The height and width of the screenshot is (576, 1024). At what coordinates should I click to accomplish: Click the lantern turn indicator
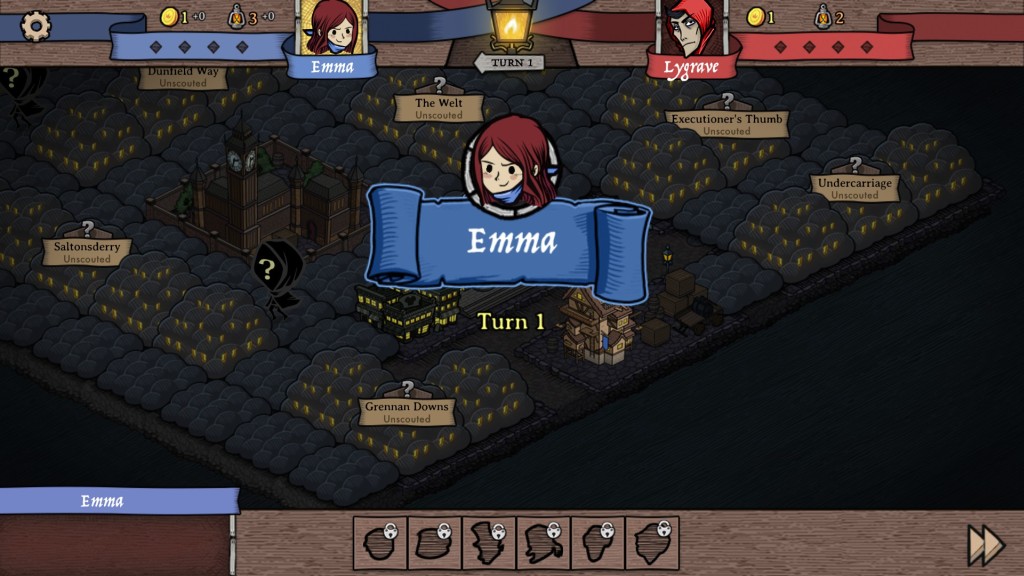click(511, 27)
